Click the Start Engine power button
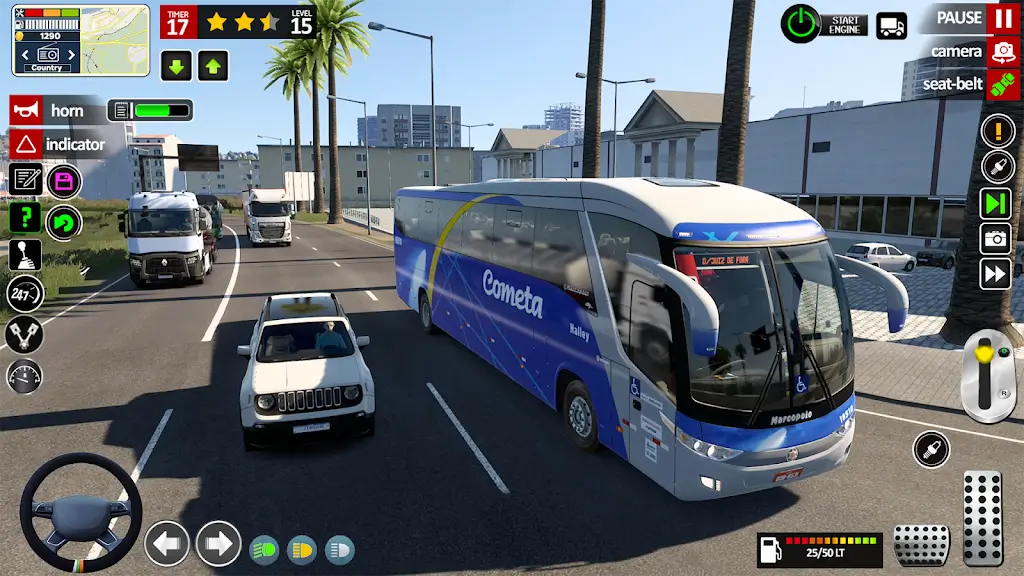Screen dimensions: 1024x576 click(800, 22)
